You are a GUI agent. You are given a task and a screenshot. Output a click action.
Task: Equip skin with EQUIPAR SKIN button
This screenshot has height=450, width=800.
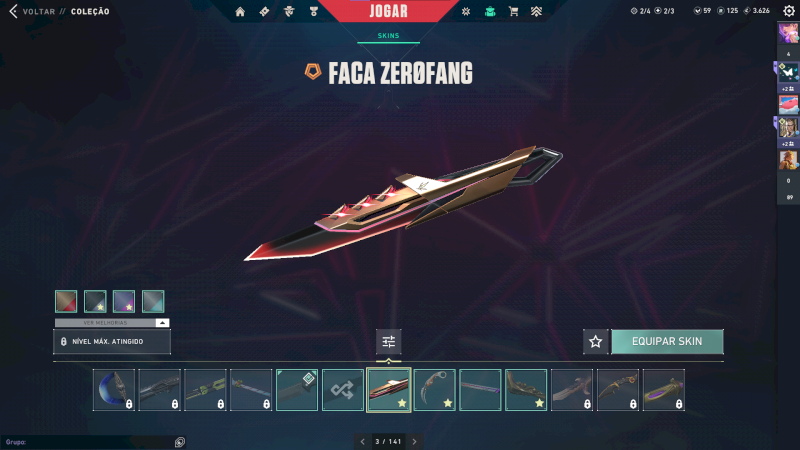(x=667, y=342)
